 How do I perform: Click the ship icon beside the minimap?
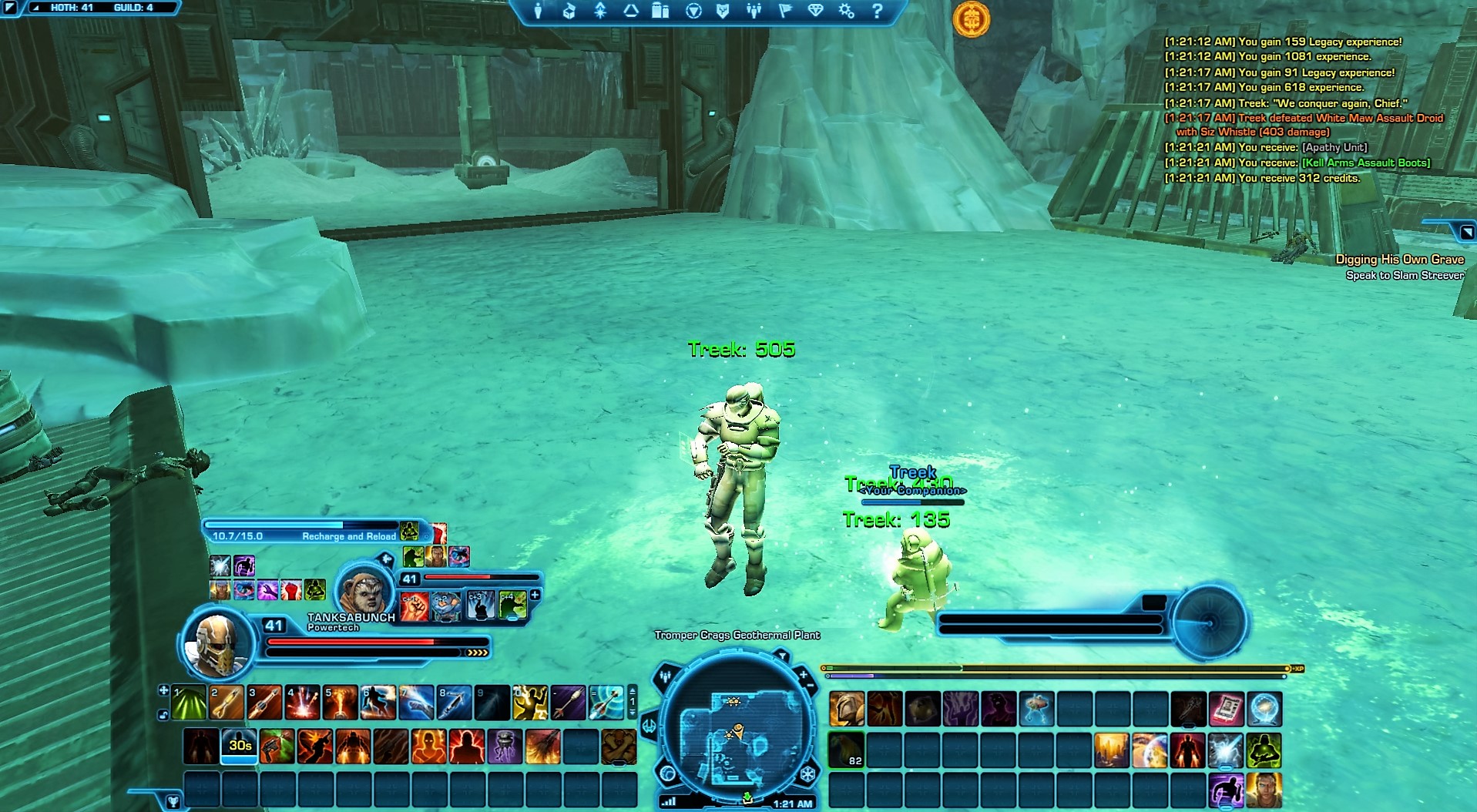click(649, 725)
